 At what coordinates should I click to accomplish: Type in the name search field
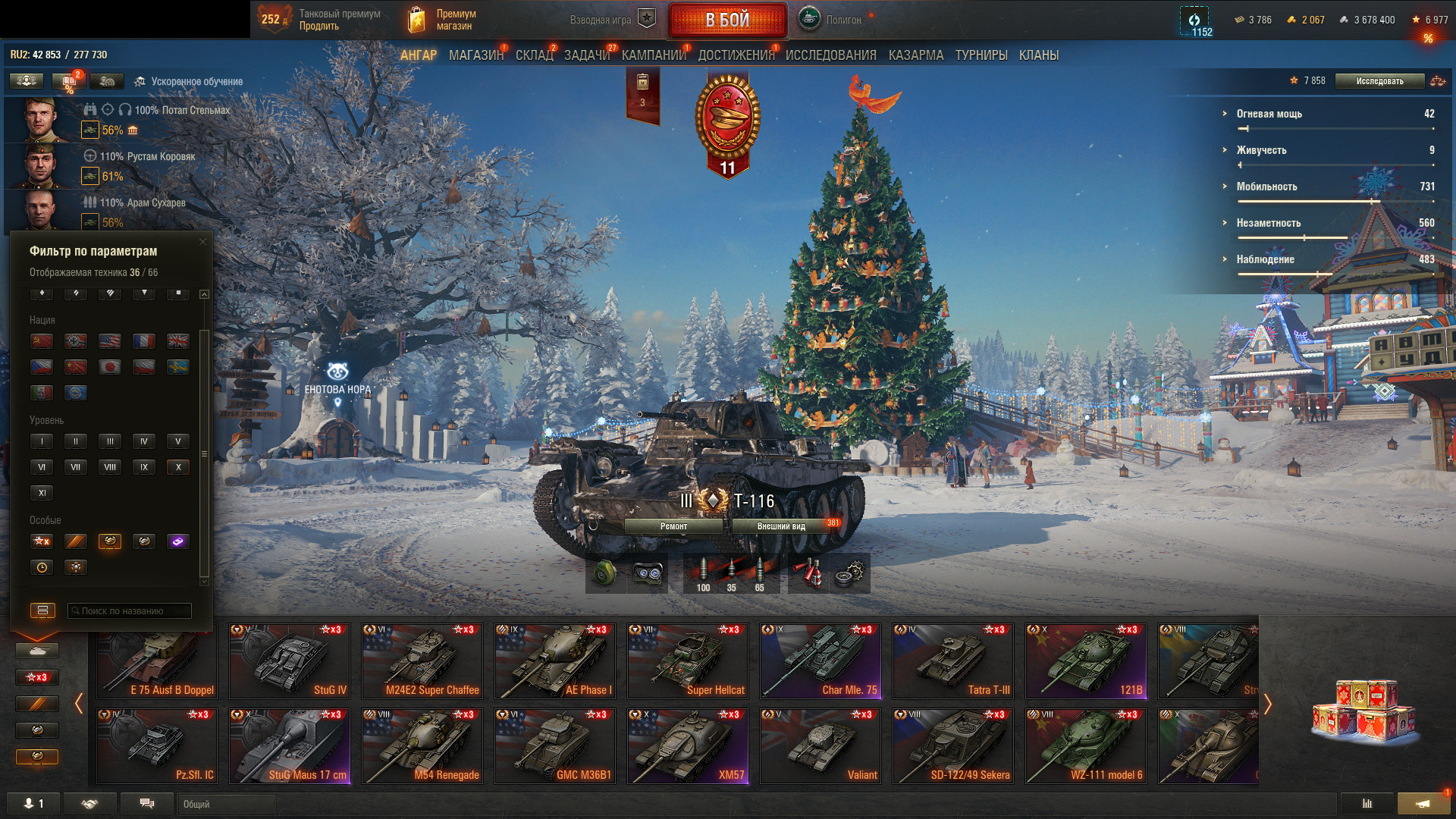pos(130,611)
